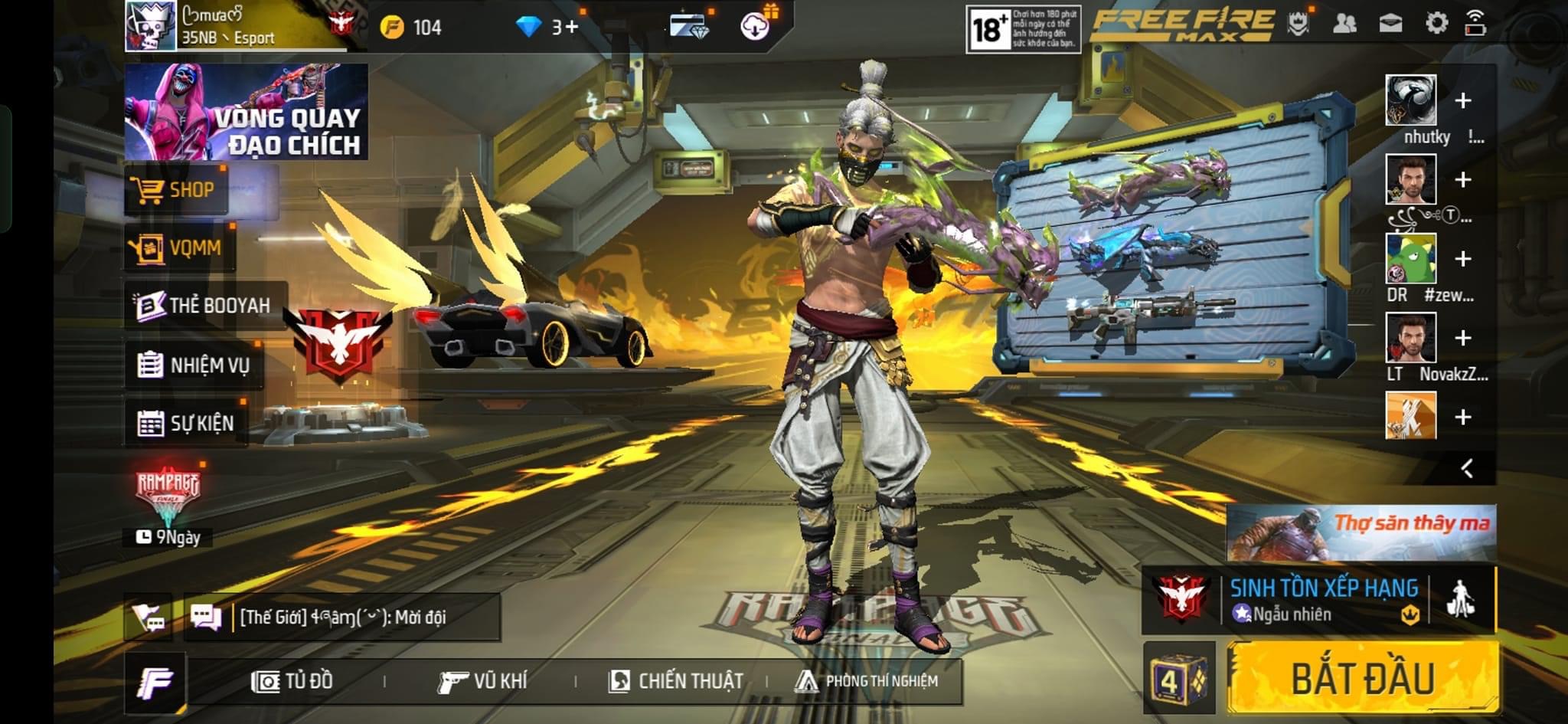
Task: Open the world chat message box
Action: pyautogui.click(x=342, y=617)
